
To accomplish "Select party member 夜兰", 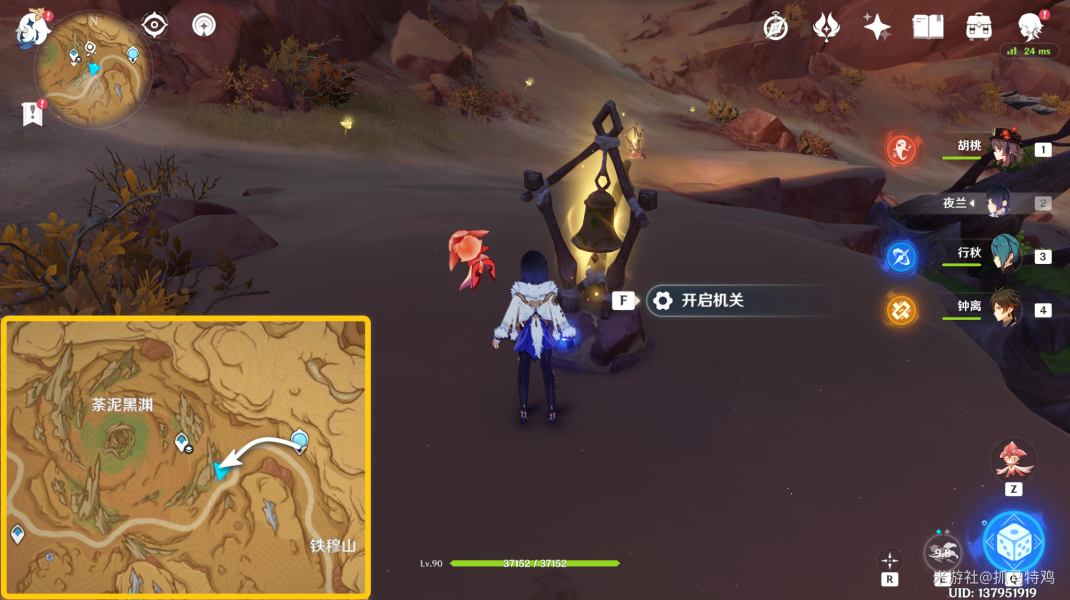I will click(1000, 203).
